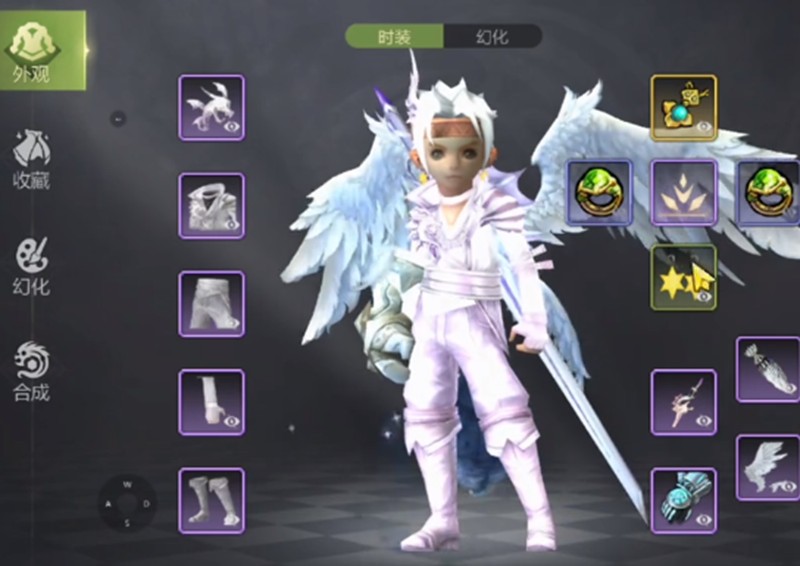This screenshot has height=566, width=800.
Task: Toggle visibility eye on the jacket slot
Action: tap(232, 225)
